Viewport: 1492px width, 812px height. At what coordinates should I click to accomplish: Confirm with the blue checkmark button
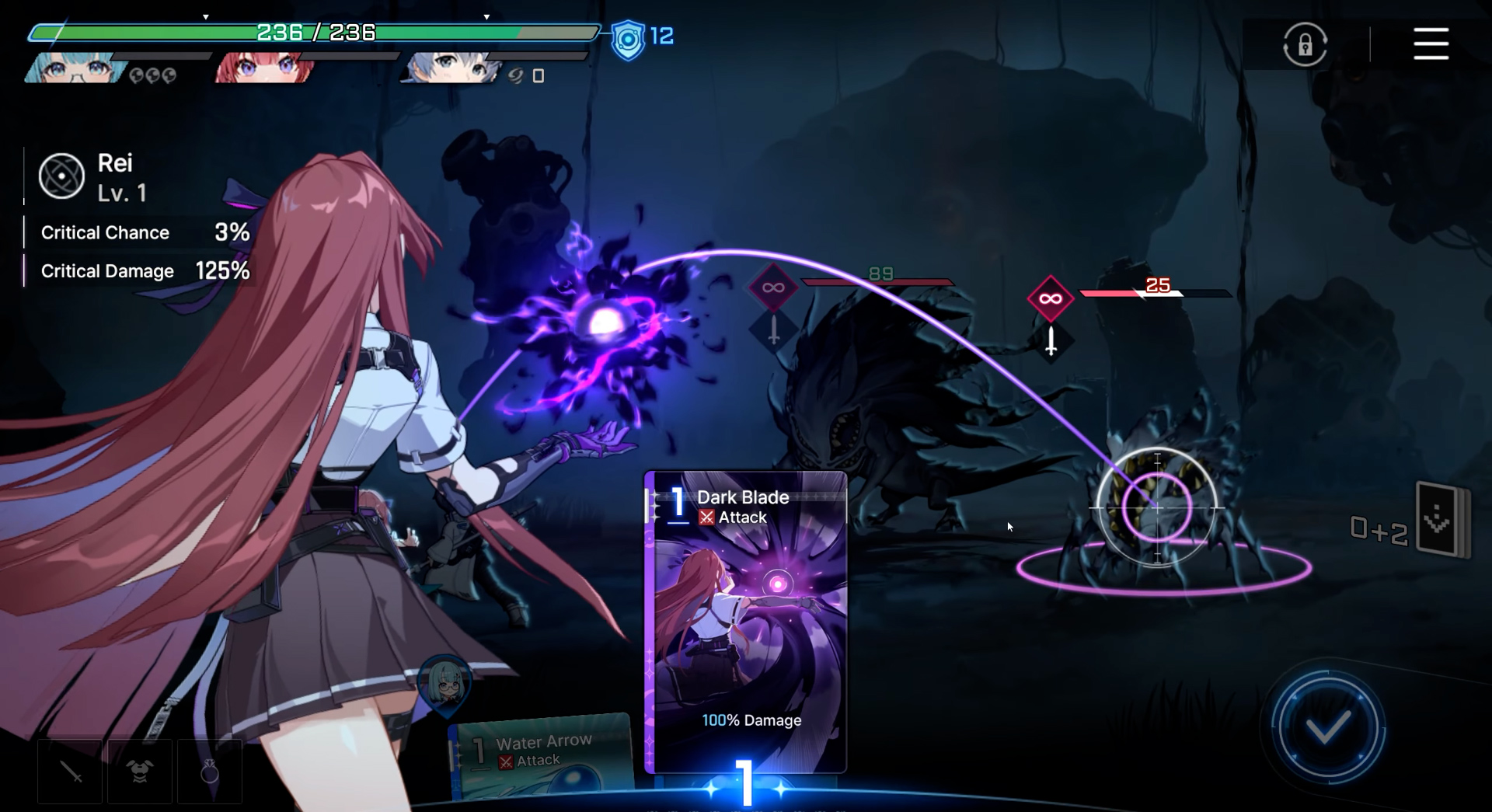(1327, 728)
